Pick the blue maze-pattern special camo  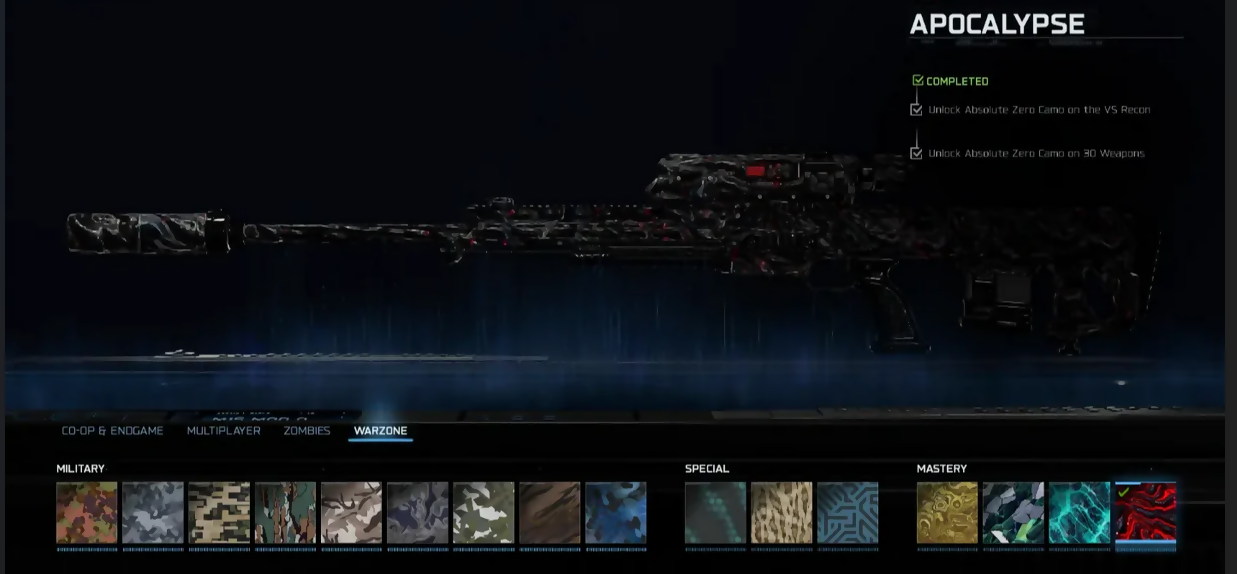847,513
